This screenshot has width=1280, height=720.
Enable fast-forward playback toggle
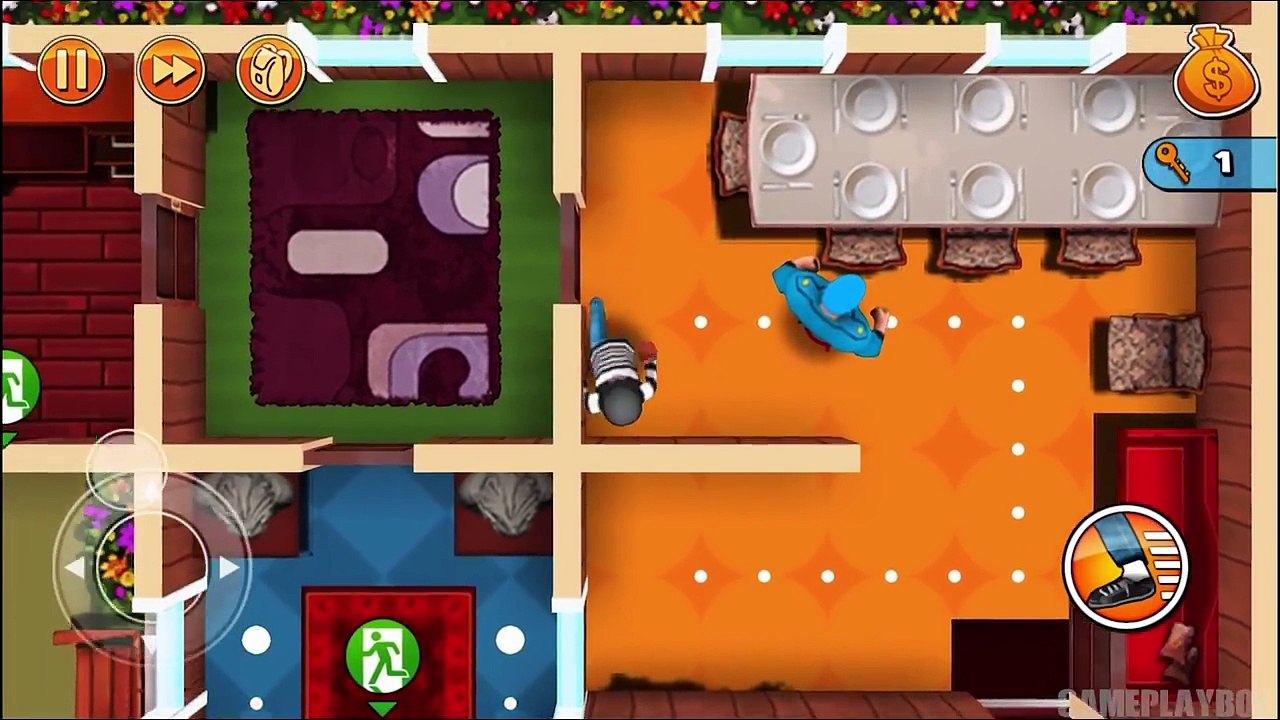click(171, 69)
